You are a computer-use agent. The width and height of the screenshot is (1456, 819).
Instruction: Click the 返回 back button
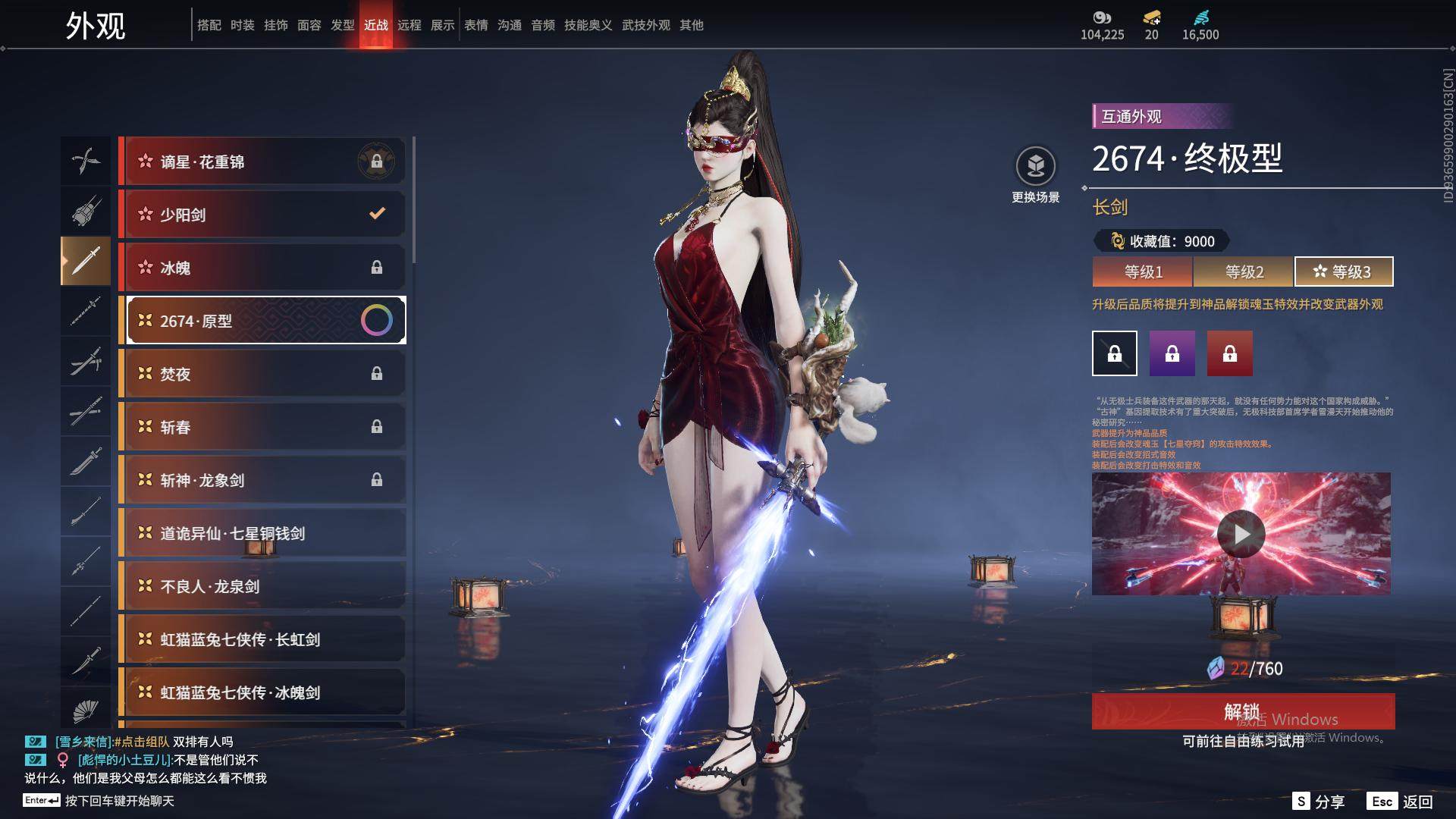click(x=1401, y=802)
